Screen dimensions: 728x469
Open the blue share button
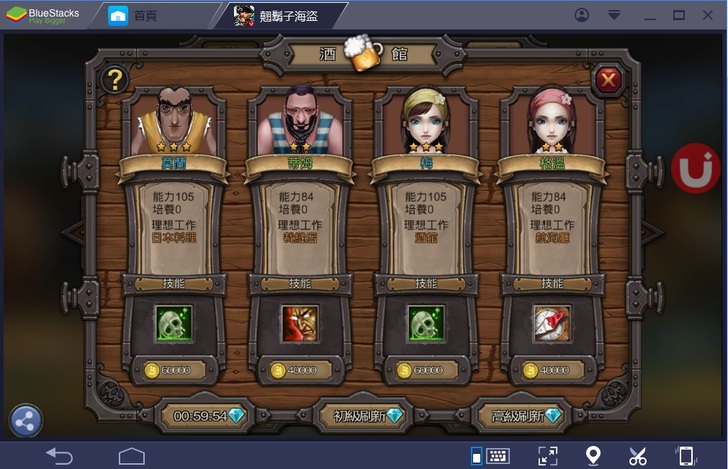pos(26,421)
